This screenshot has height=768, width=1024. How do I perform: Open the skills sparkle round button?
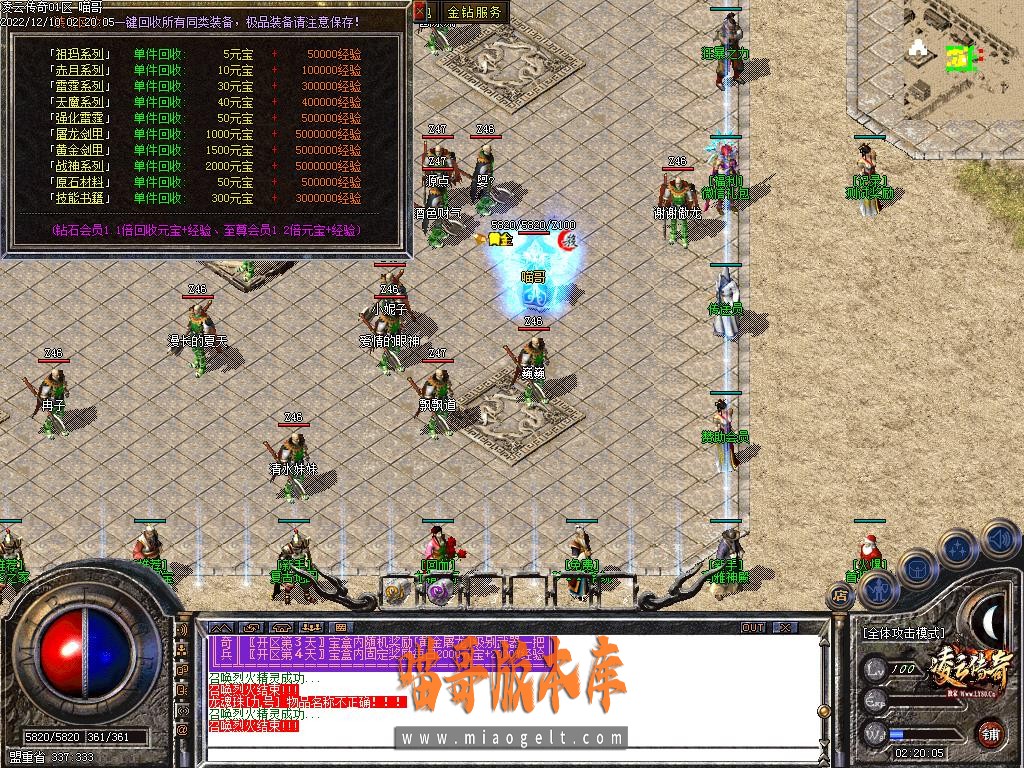[x=959, y=549]
